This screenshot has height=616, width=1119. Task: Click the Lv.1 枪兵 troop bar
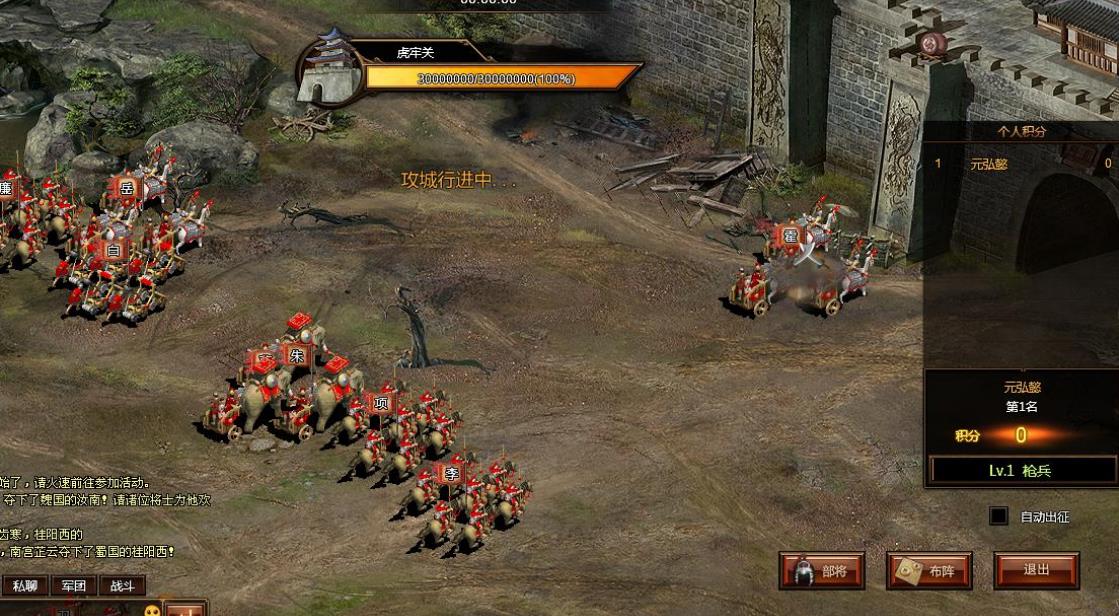(1020, 470)
